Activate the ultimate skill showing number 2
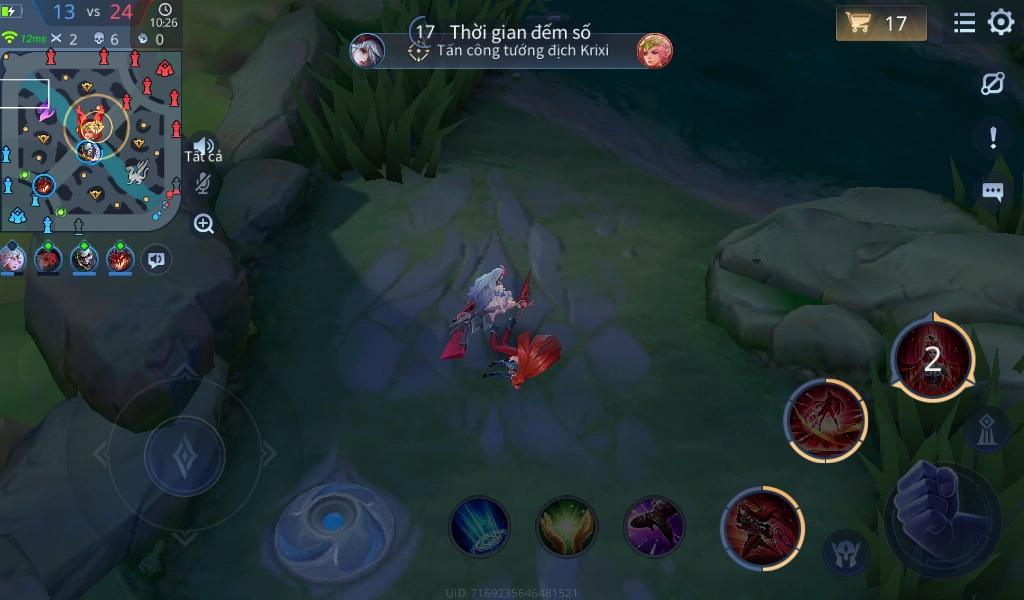1024x600 pixels. coord(933,360)
